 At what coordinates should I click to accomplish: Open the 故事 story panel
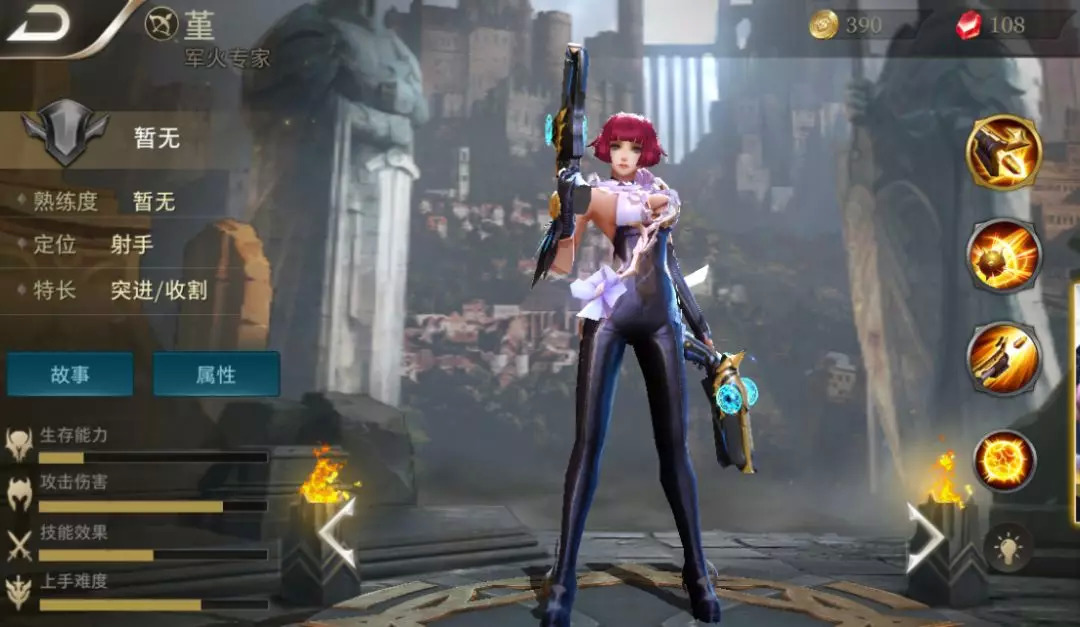point(70,374)
